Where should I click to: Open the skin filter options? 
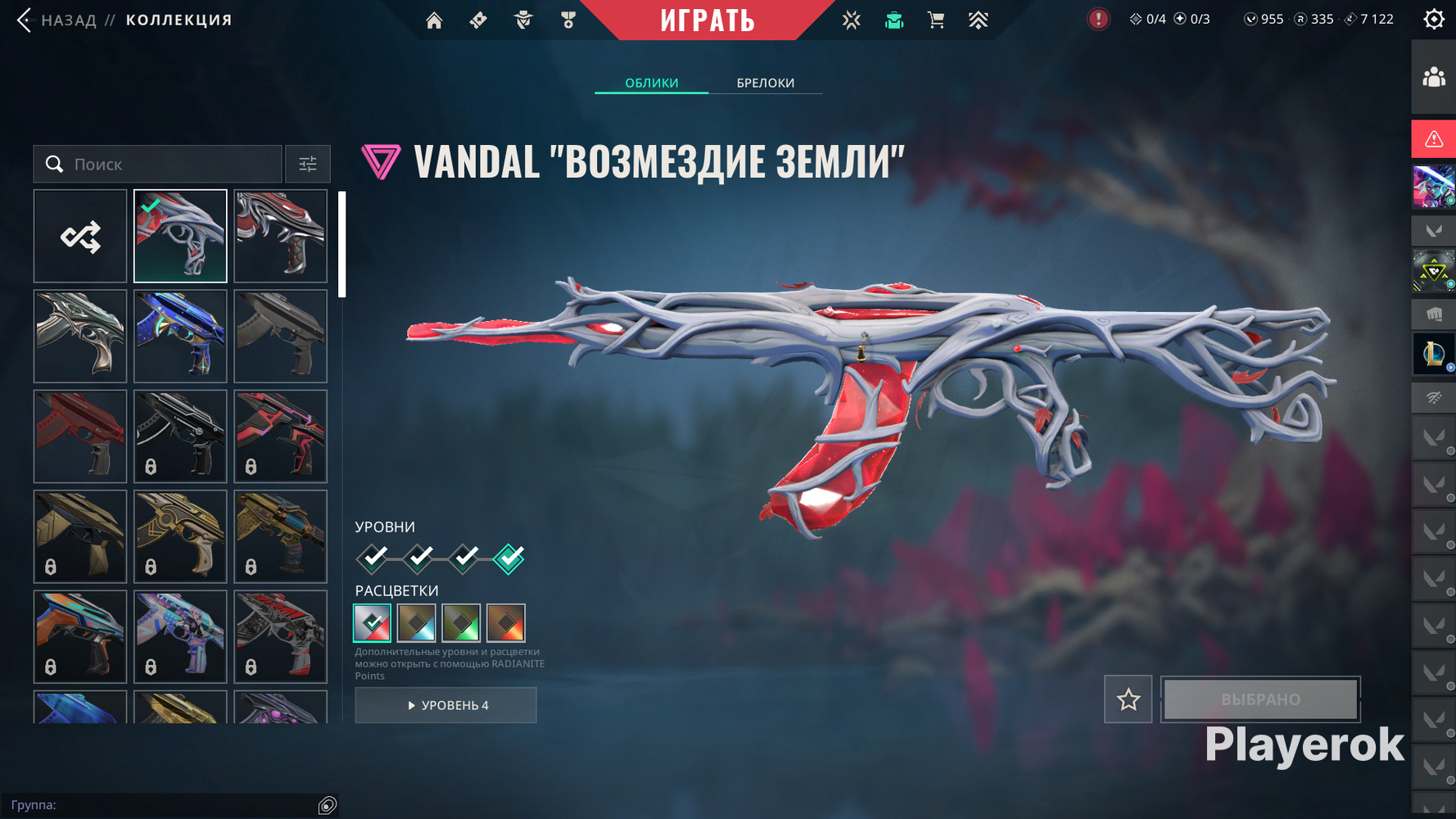(x=308, y=164)
